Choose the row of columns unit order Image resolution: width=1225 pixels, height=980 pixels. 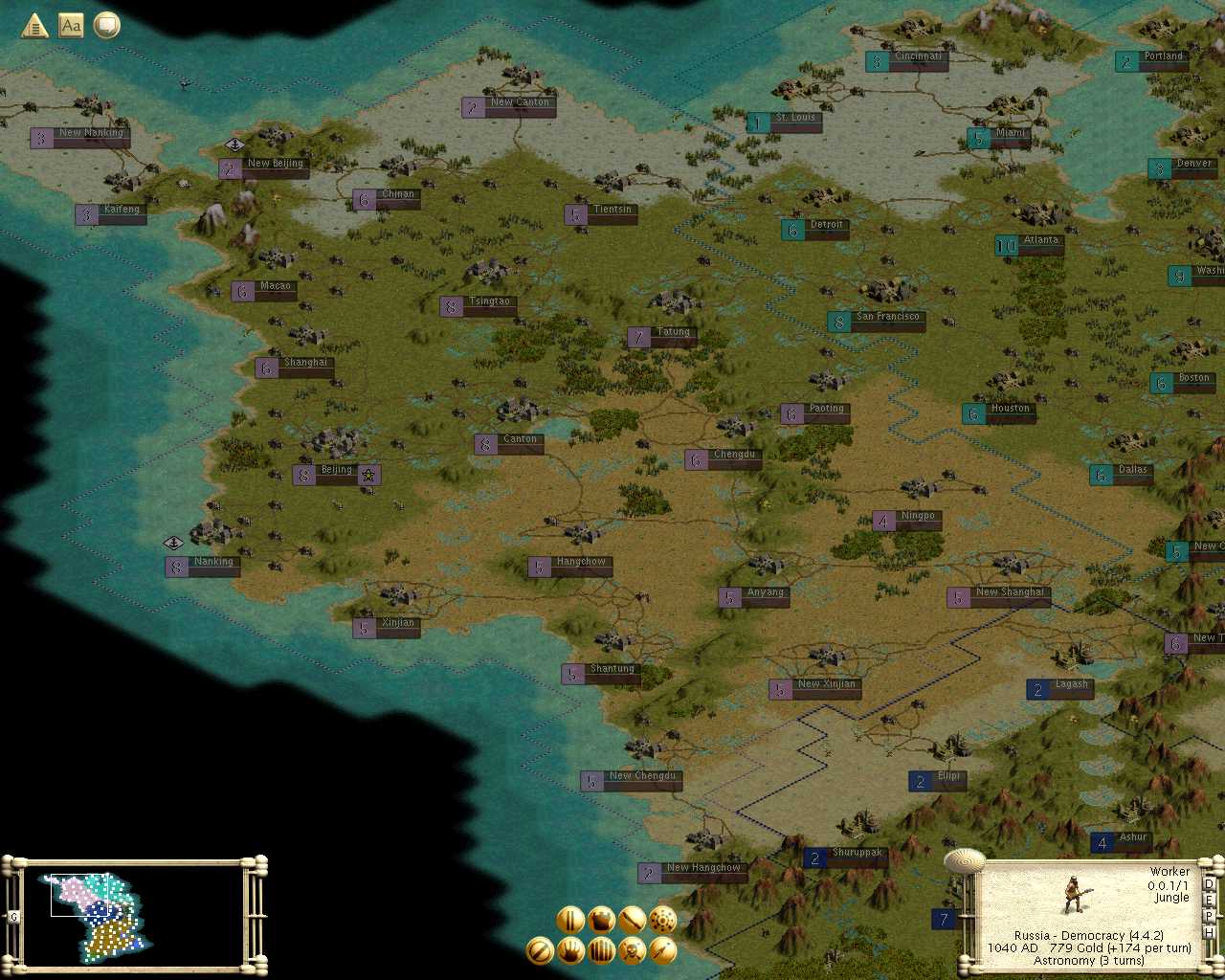coord(601,950)
